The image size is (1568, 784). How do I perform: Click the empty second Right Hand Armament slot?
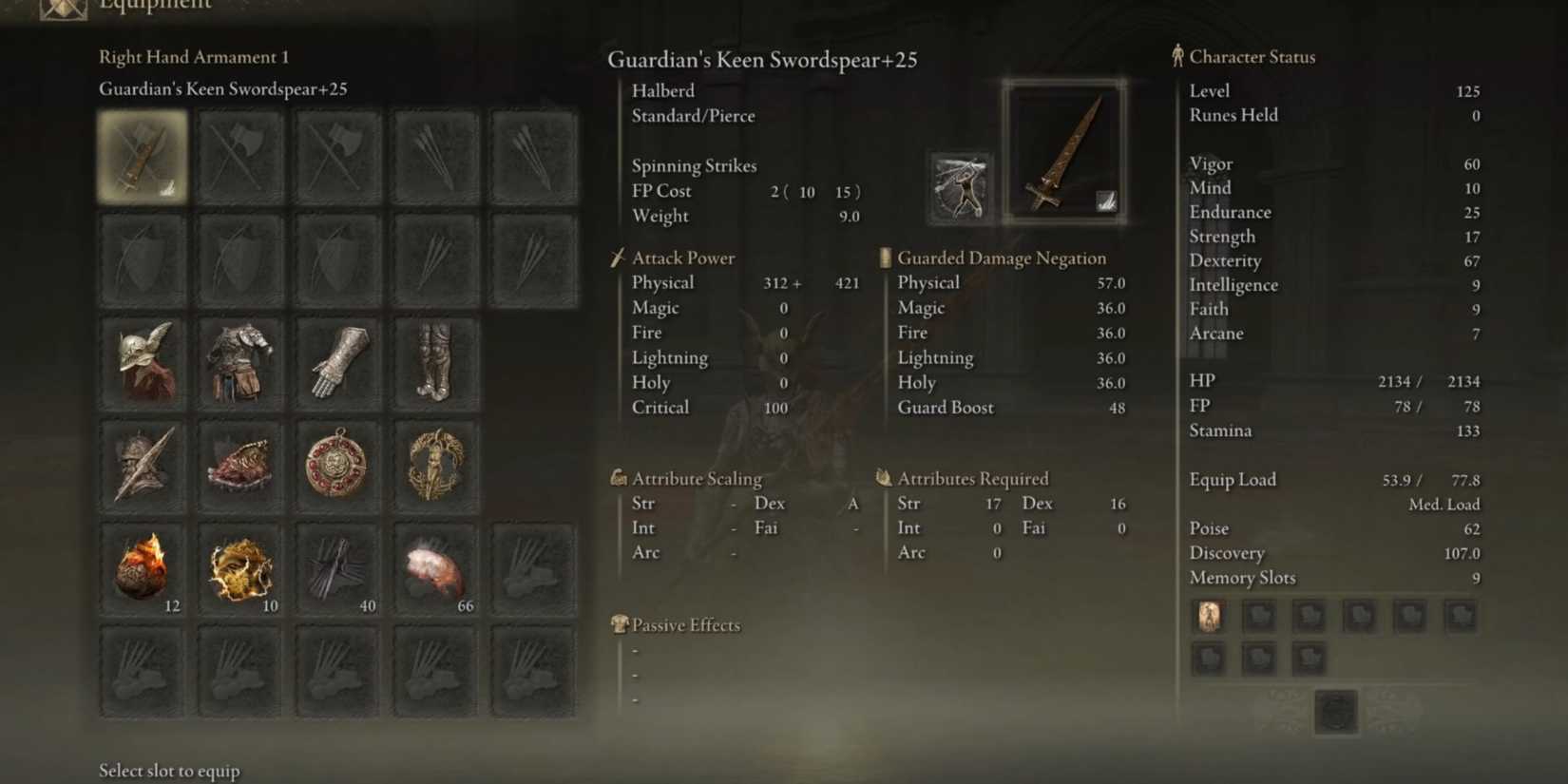coord(239,155)
